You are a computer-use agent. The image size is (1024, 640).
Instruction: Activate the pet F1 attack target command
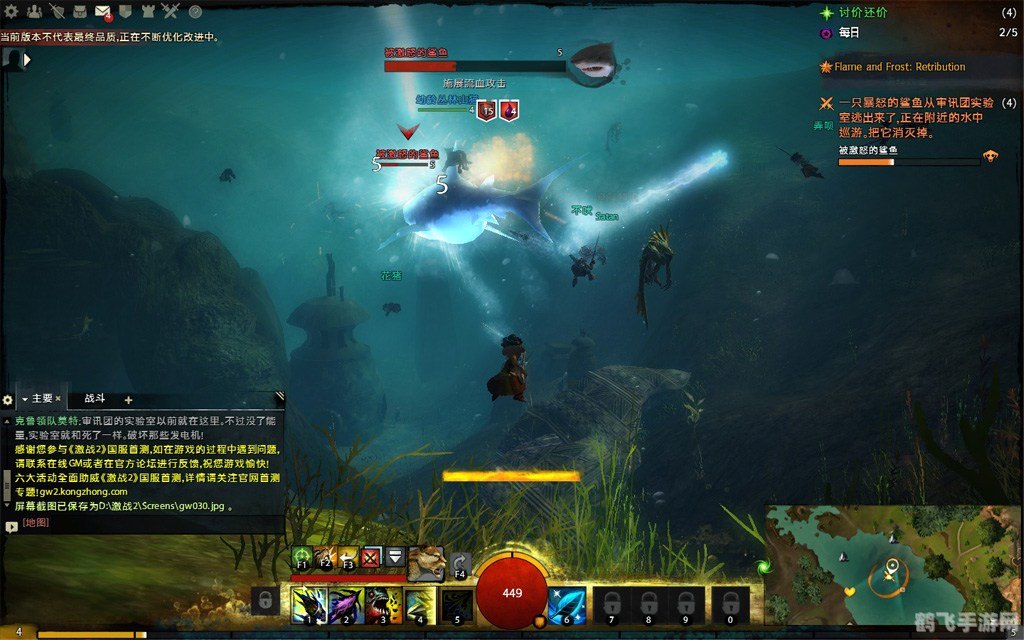tap(302, 558)
